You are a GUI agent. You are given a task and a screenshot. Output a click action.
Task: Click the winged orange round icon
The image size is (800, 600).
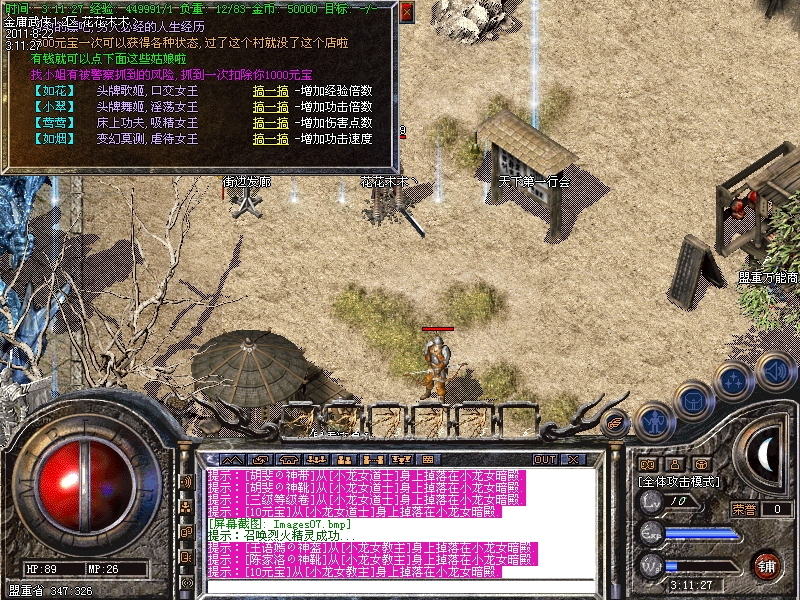click(616, 423)
